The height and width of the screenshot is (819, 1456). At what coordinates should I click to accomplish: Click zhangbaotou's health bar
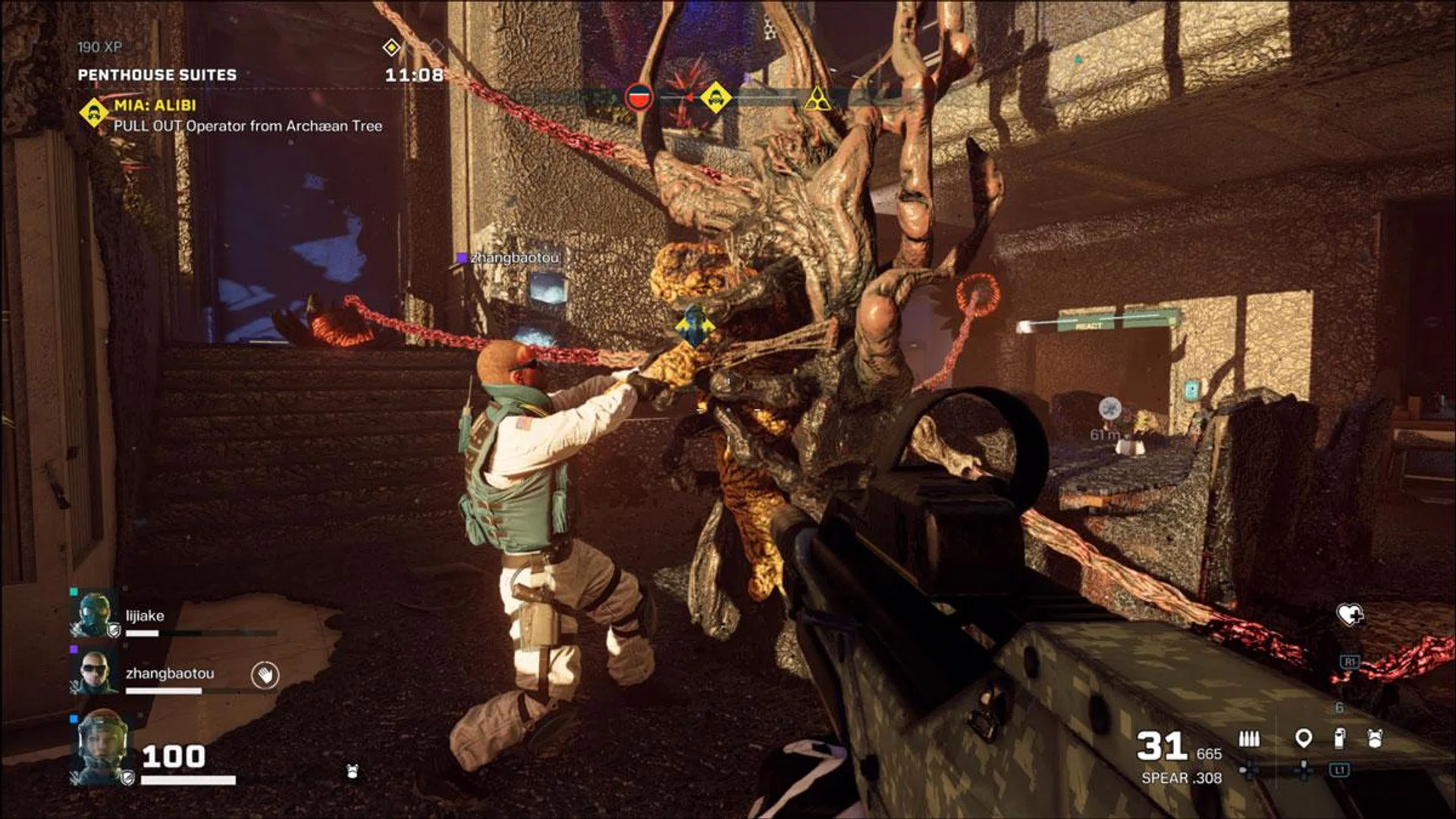click(x=164, y=689)
